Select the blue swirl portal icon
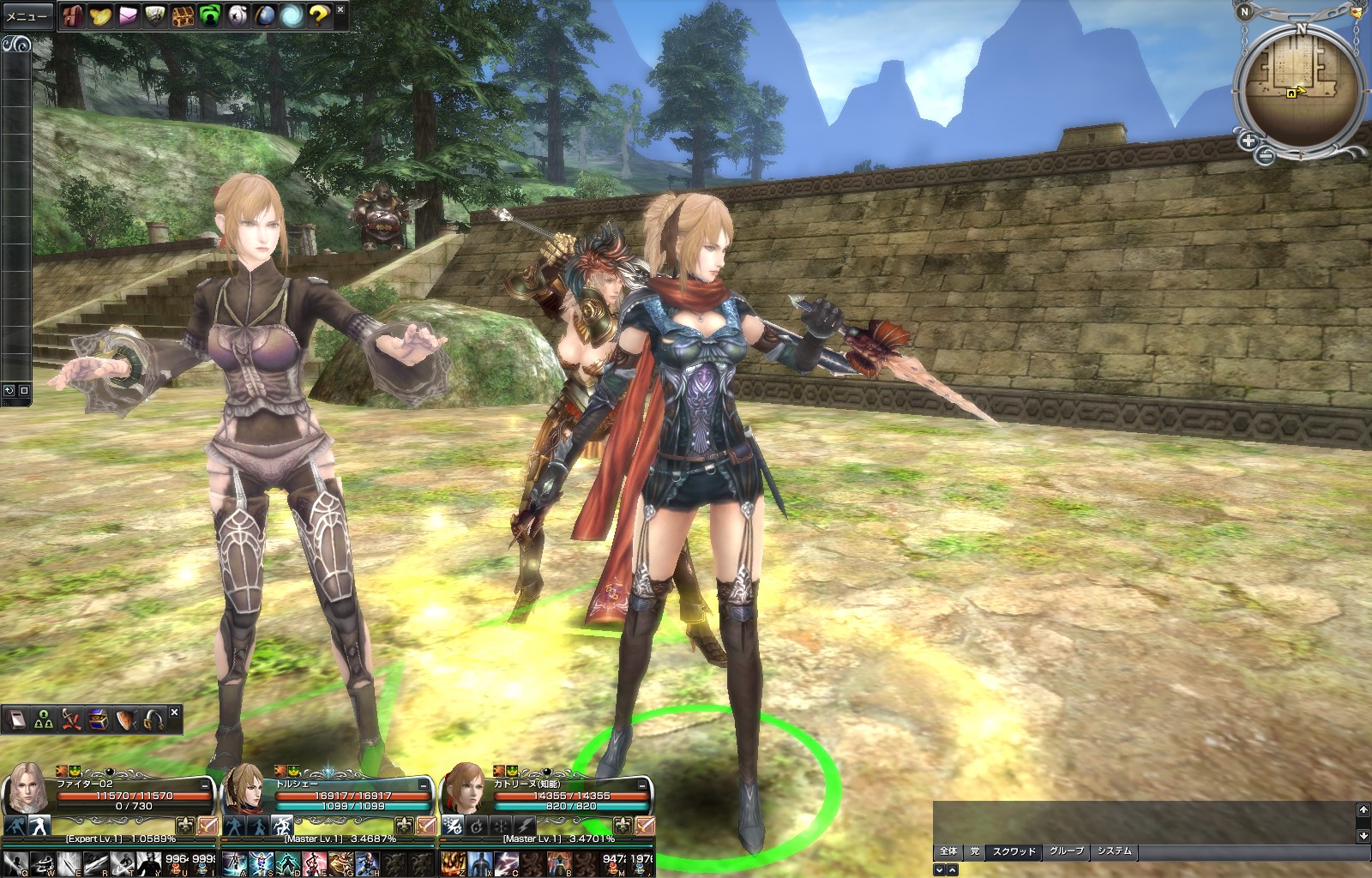Viewport: 1372px width, 878px height. click(292, 15)
